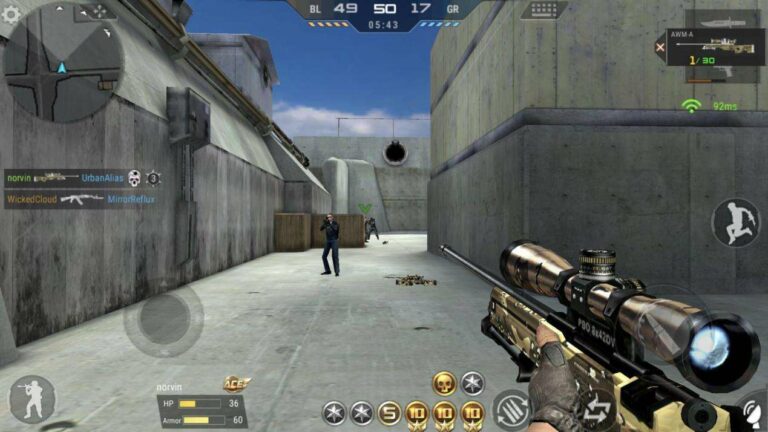This screenshot has height=432, width=768.
Task: Tap the reload ammo button
Action: pos(510,410)
